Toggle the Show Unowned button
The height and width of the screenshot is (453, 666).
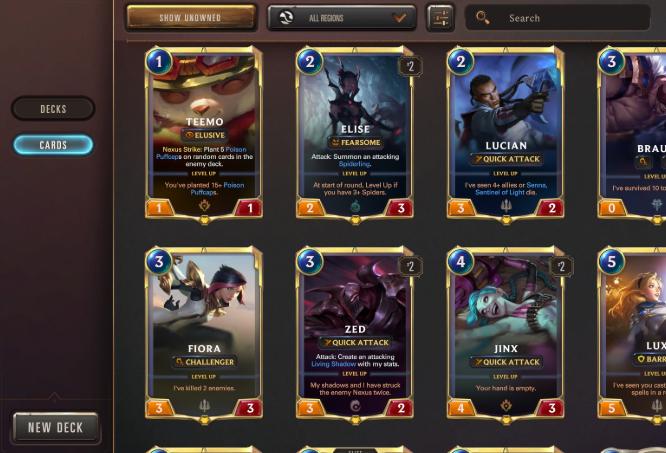[191, 18]
